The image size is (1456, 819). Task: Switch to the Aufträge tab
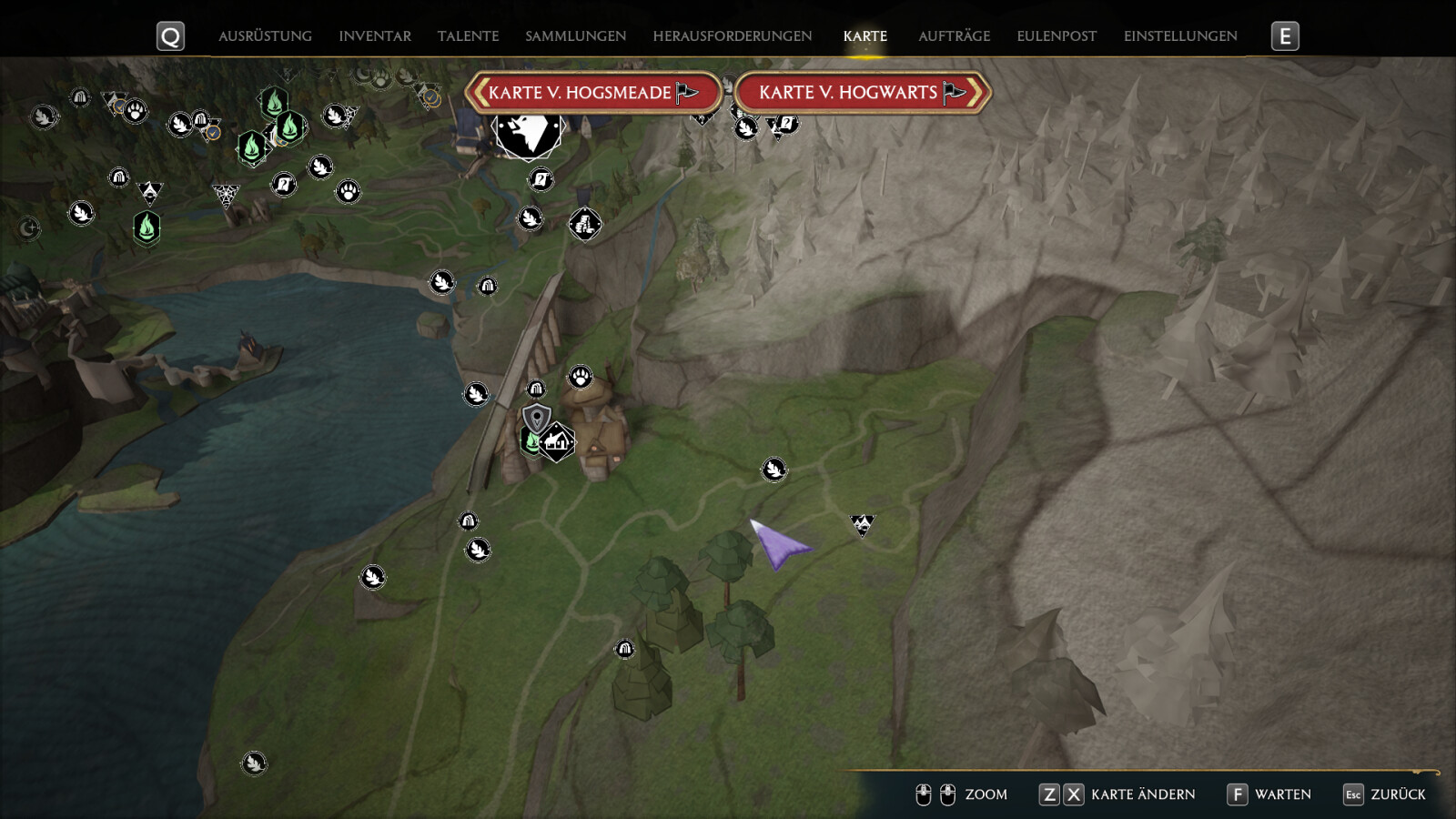[x=954, y=36]
